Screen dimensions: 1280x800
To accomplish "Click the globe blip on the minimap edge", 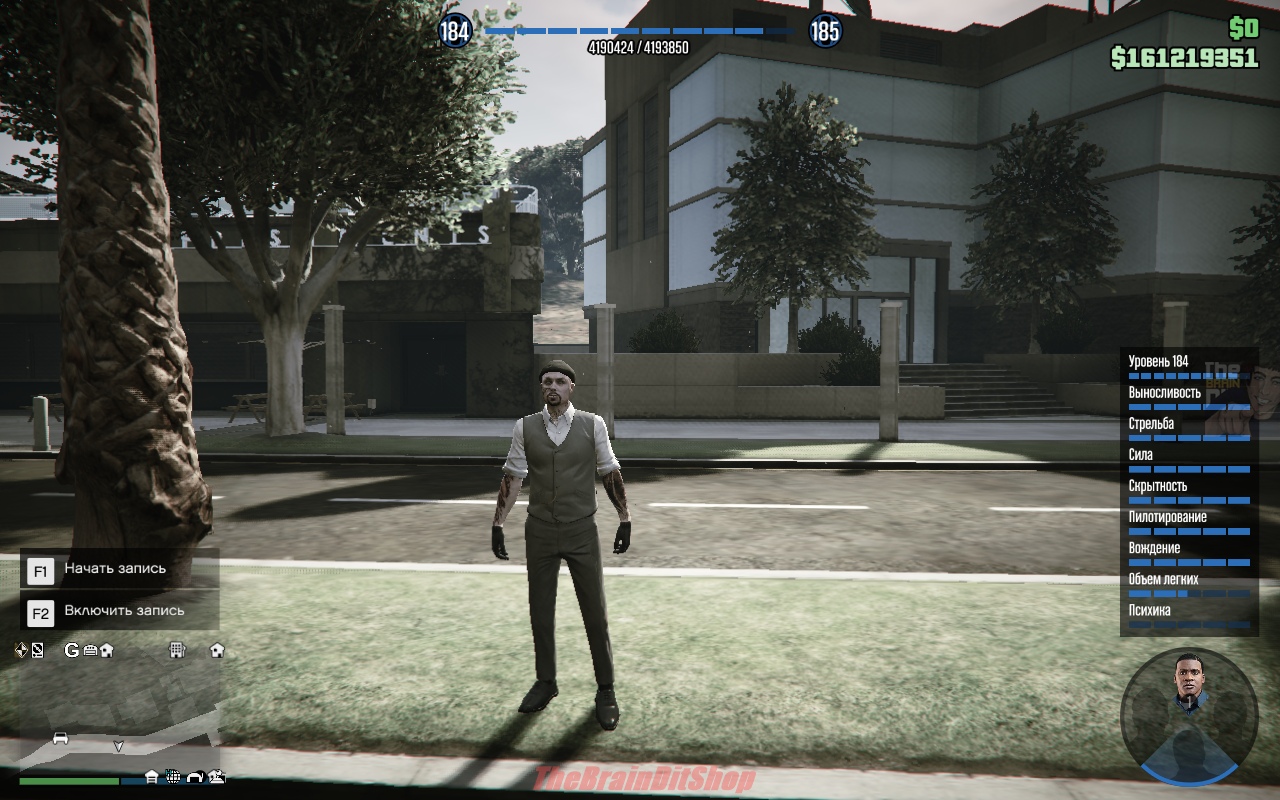I will [173, 776].
